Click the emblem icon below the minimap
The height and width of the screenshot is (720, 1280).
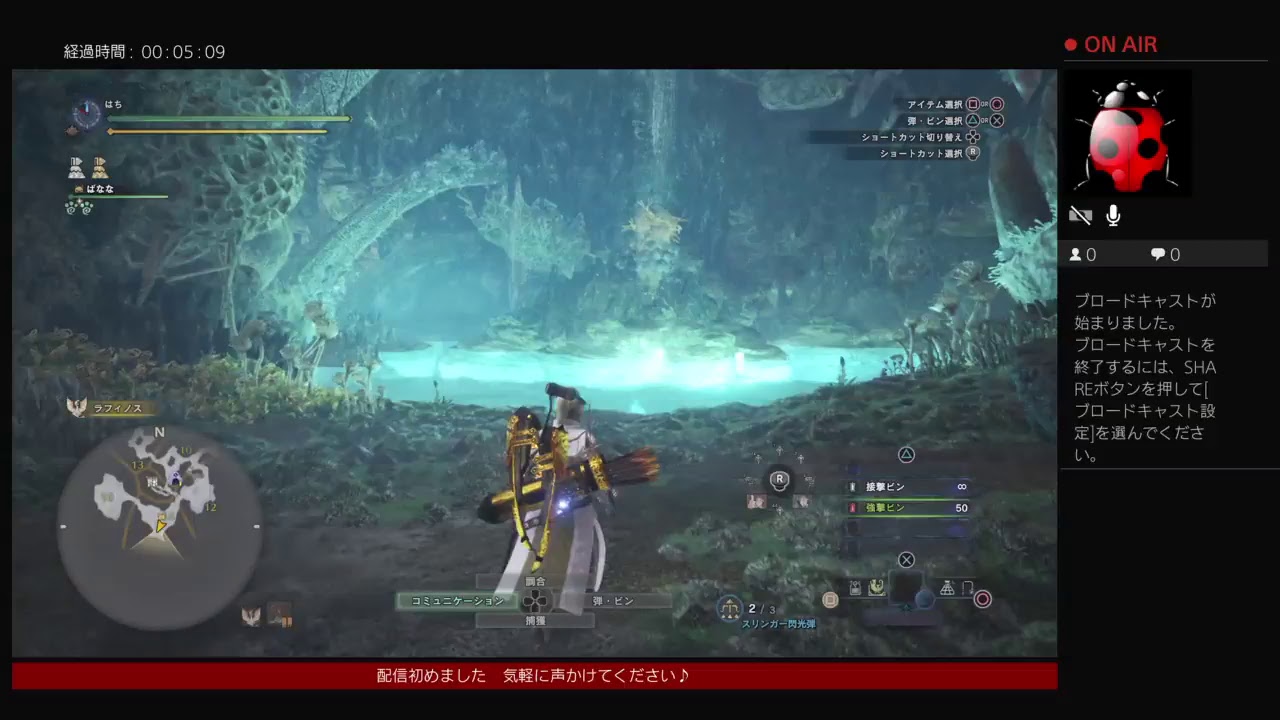250,615
